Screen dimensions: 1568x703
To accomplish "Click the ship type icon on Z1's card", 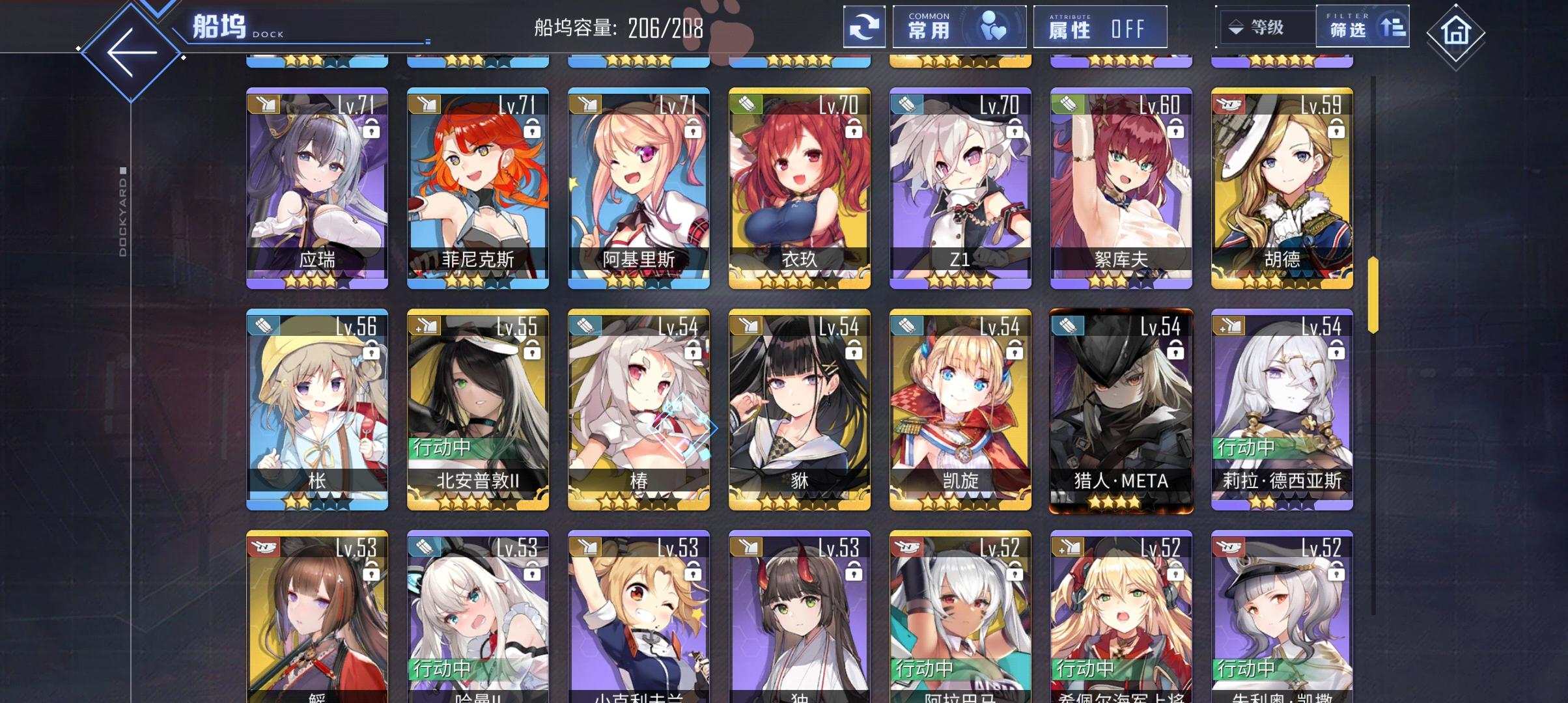I will (x=908, y=104).
